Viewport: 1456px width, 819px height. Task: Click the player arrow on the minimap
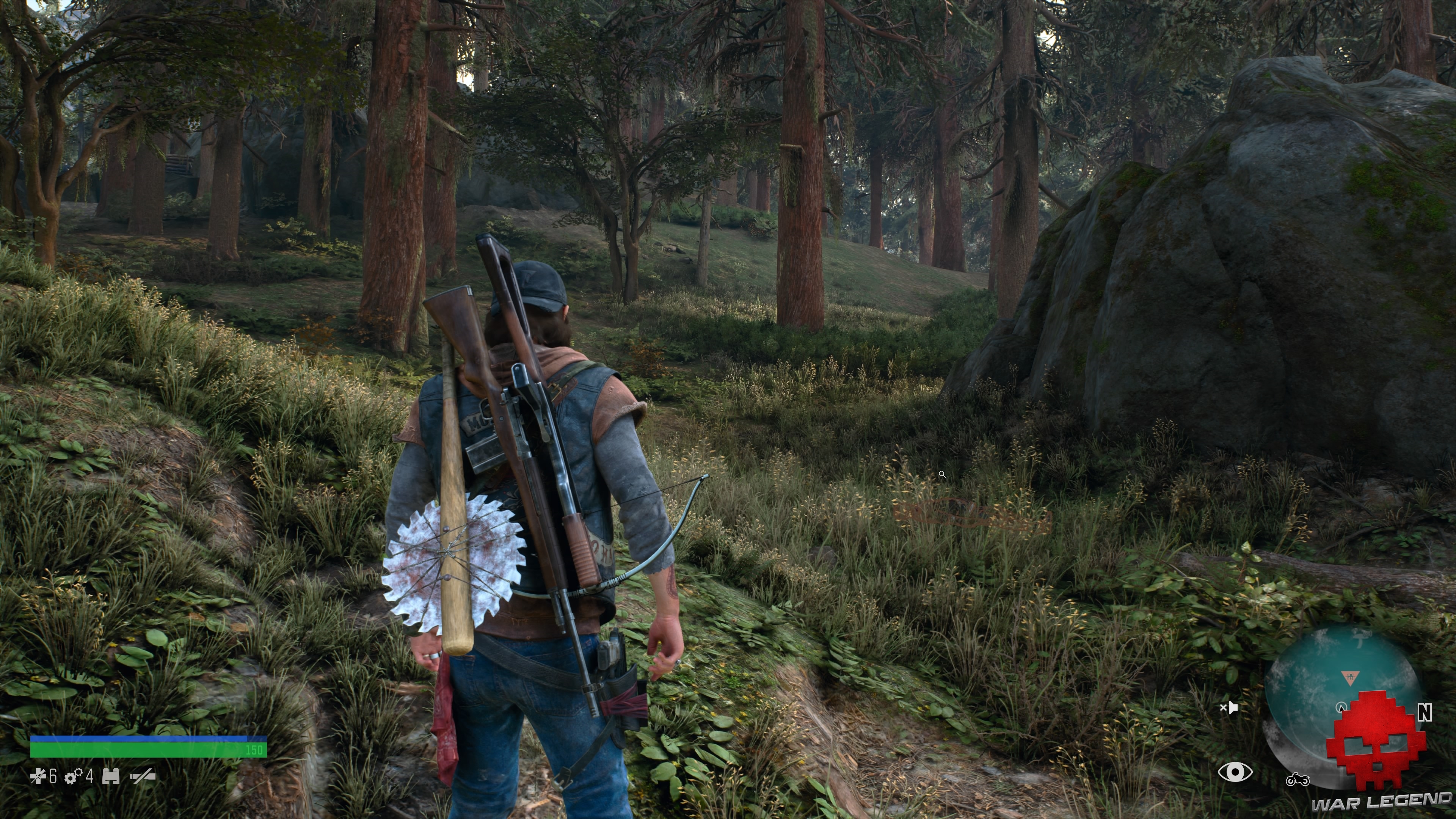click(1341, 707)
